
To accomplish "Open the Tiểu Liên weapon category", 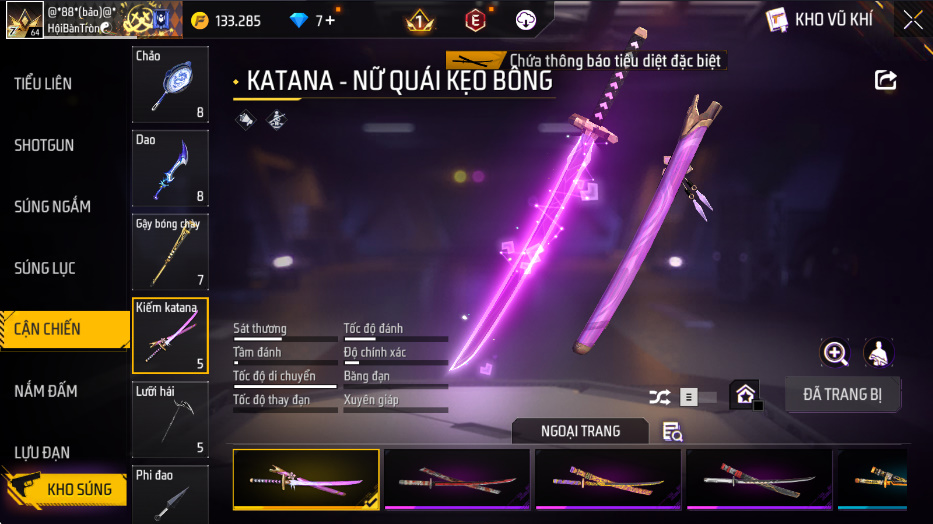I will pos(44,84).
